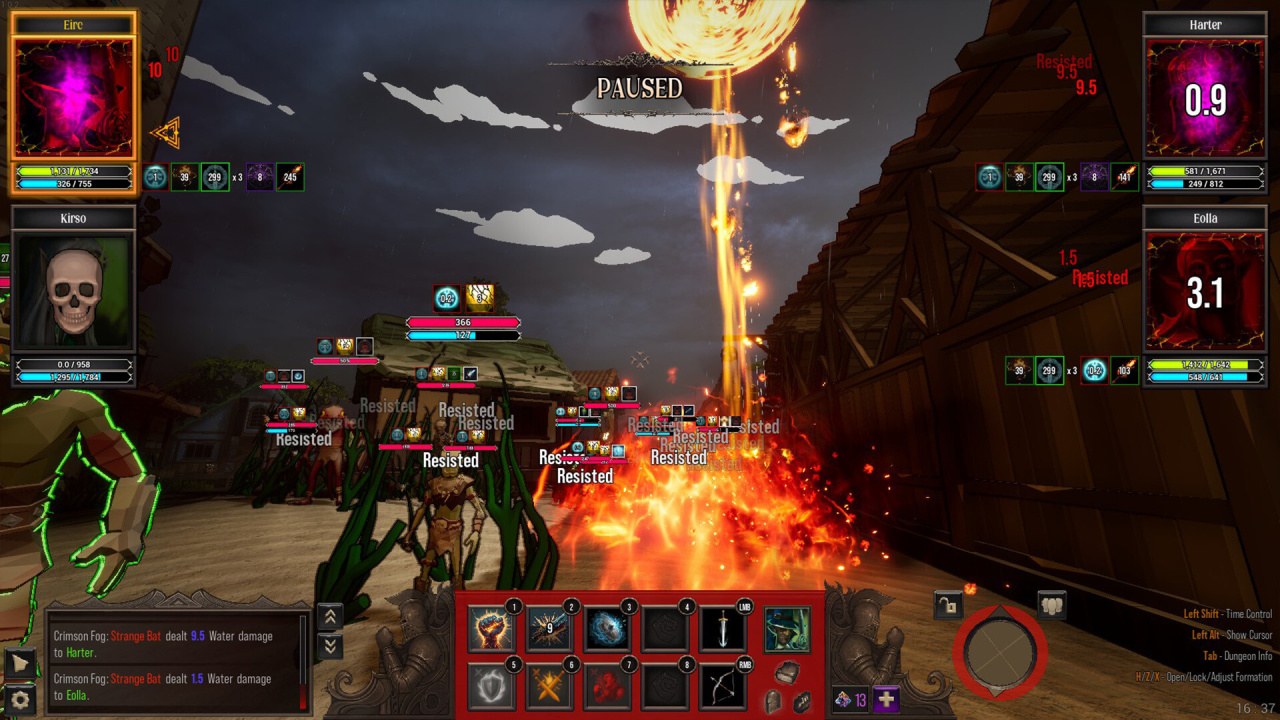Select the bow weapon slot

722,686
